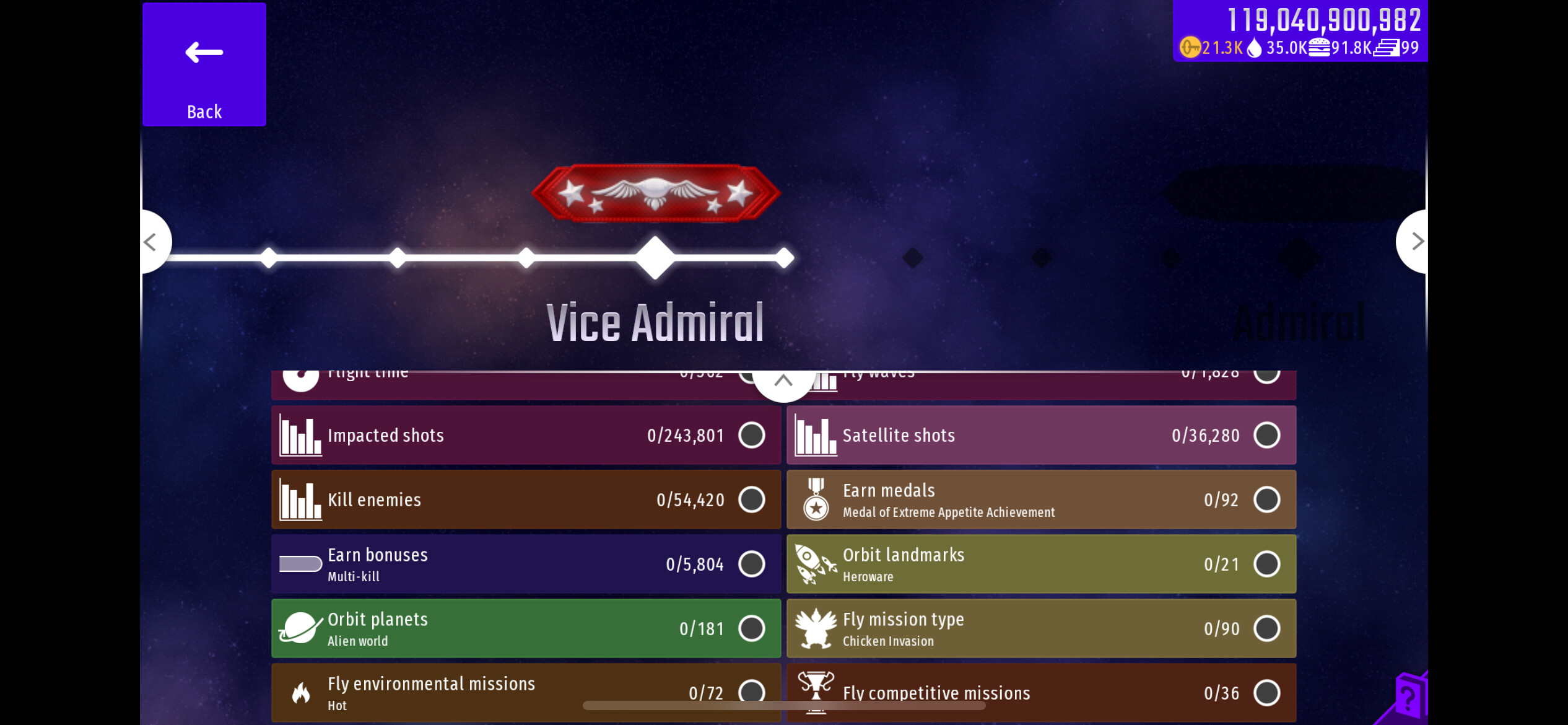This screenshot has height=725, width=1568.
Task: Select the Earn bonuses Multi-kill row
Action: click(x=526, y=564)
